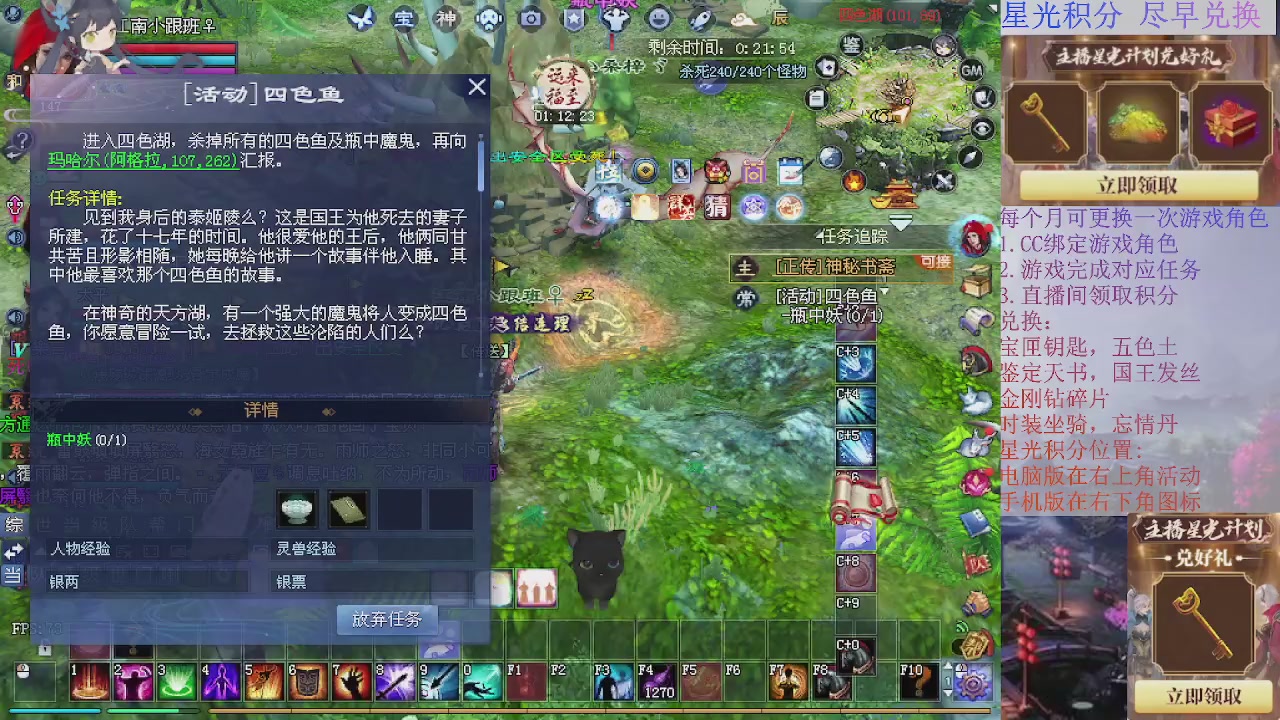
Task: Open the purple photo album event icon
Action: pyautogui.click(x=754, y=170)
